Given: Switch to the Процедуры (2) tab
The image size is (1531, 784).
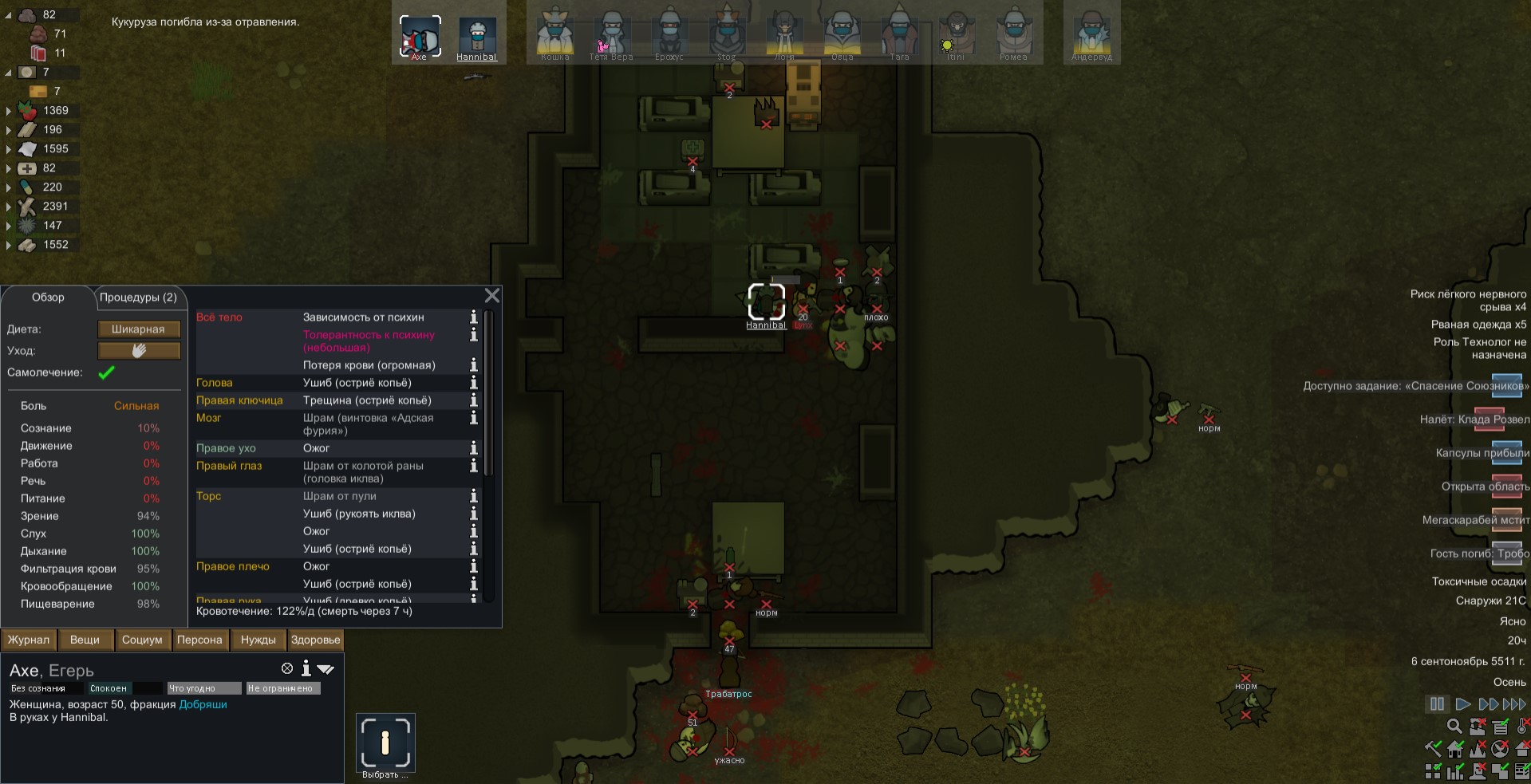Looking at the screenshot, I should [x=138, y=297].
